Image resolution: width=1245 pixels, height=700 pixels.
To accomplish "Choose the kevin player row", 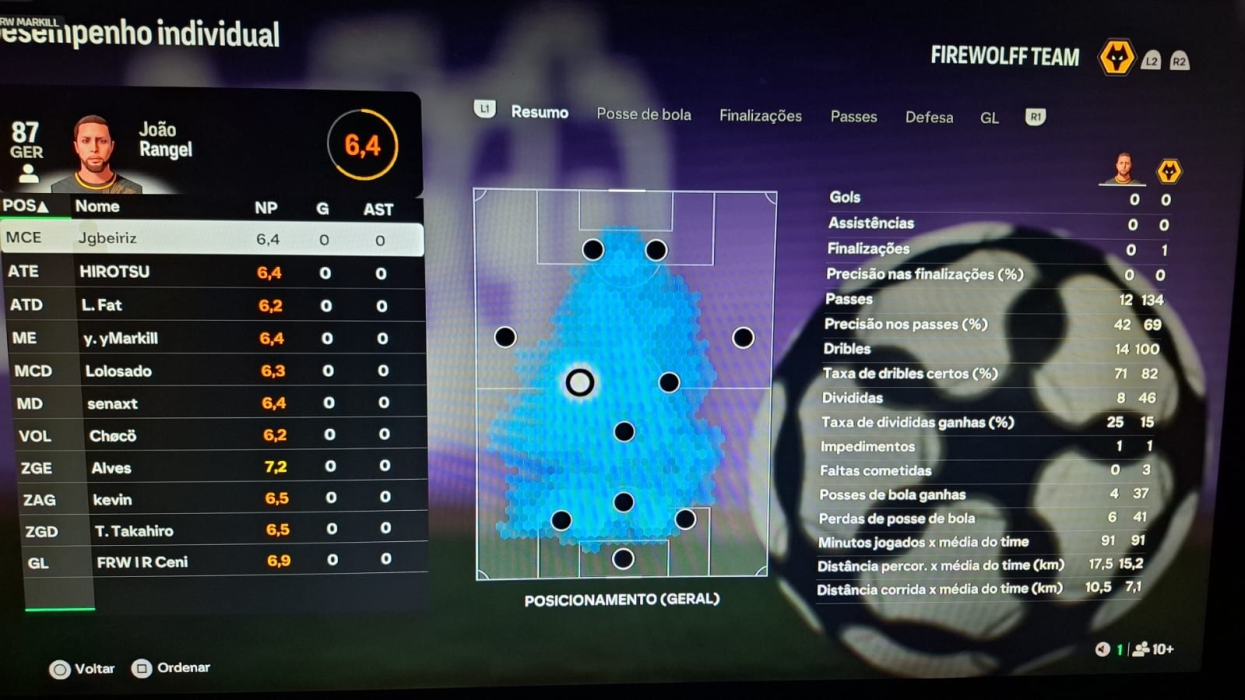I will [211, 499].
